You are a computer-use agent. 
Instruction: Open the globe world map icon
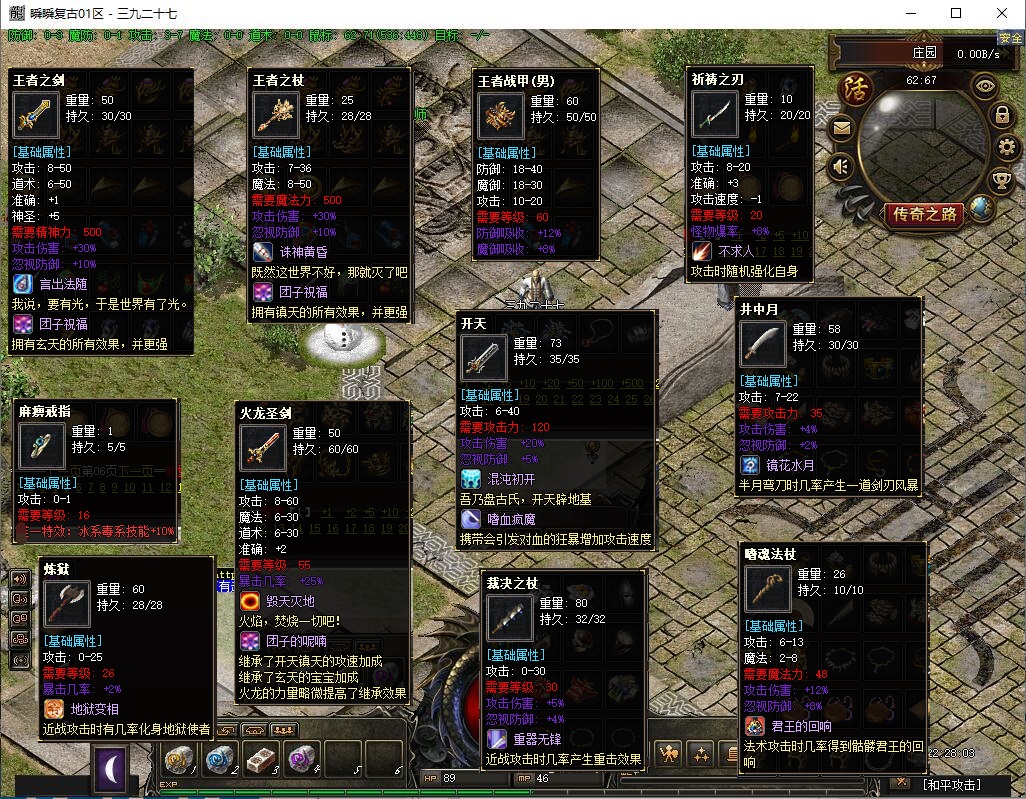[x=982, y=209]
